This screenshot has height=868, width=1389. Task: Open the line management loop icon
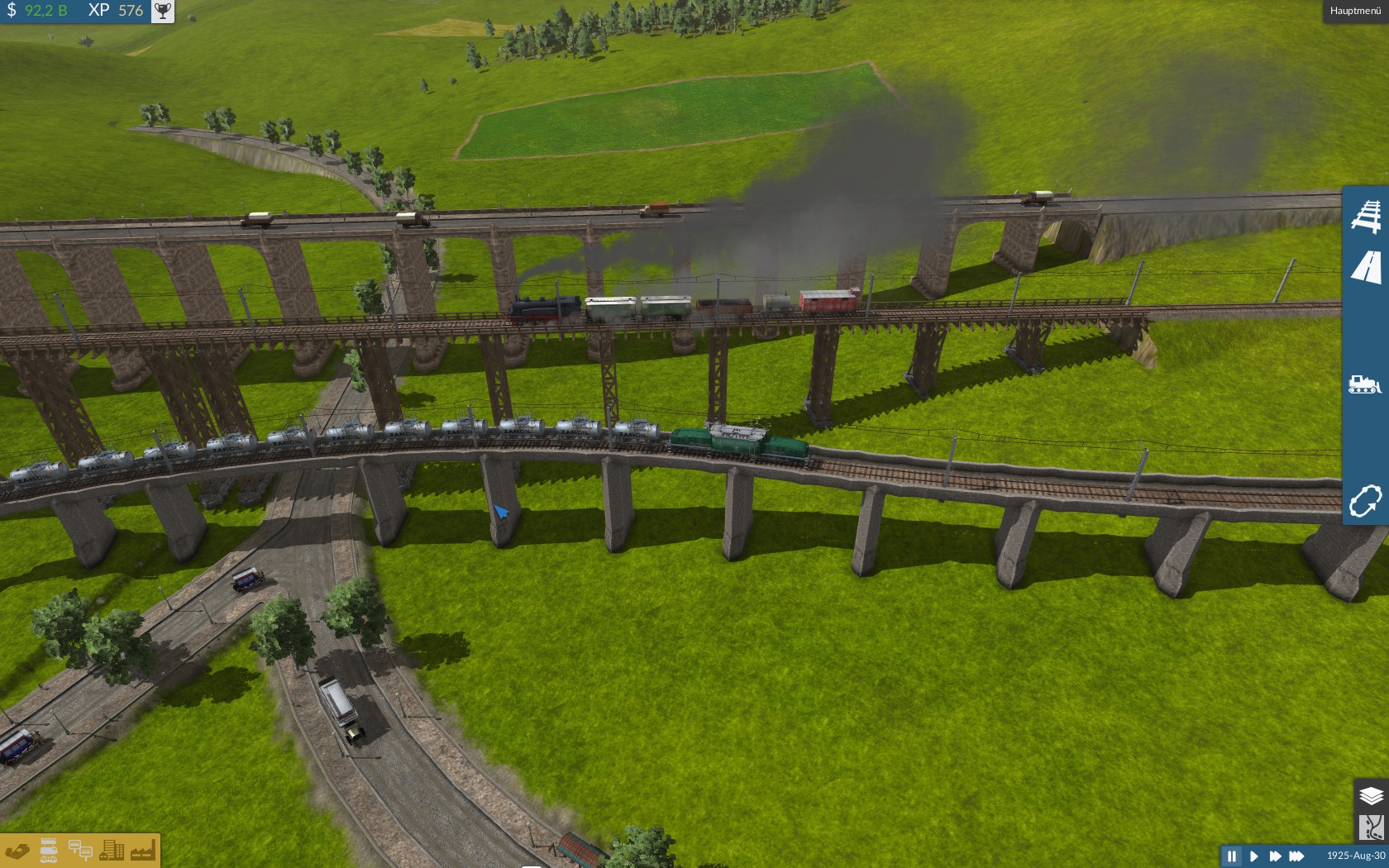coord(1365,501)
